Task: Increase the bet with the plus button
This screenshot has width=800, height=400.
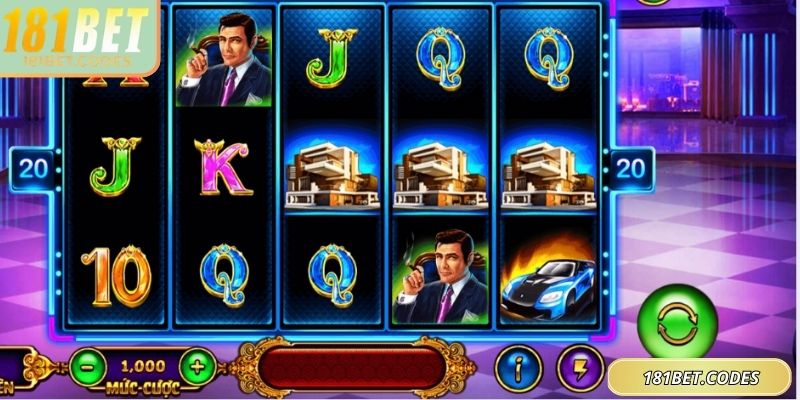Action: pyautogui.click(x=198, y=367)
